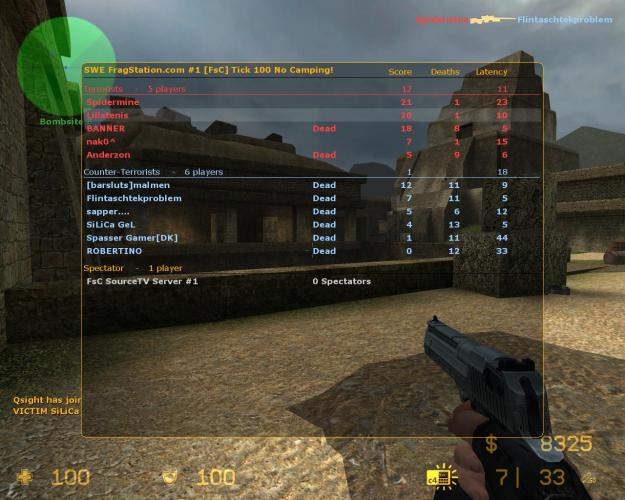Click the Lillstenis player row

(x=108, y=115)
